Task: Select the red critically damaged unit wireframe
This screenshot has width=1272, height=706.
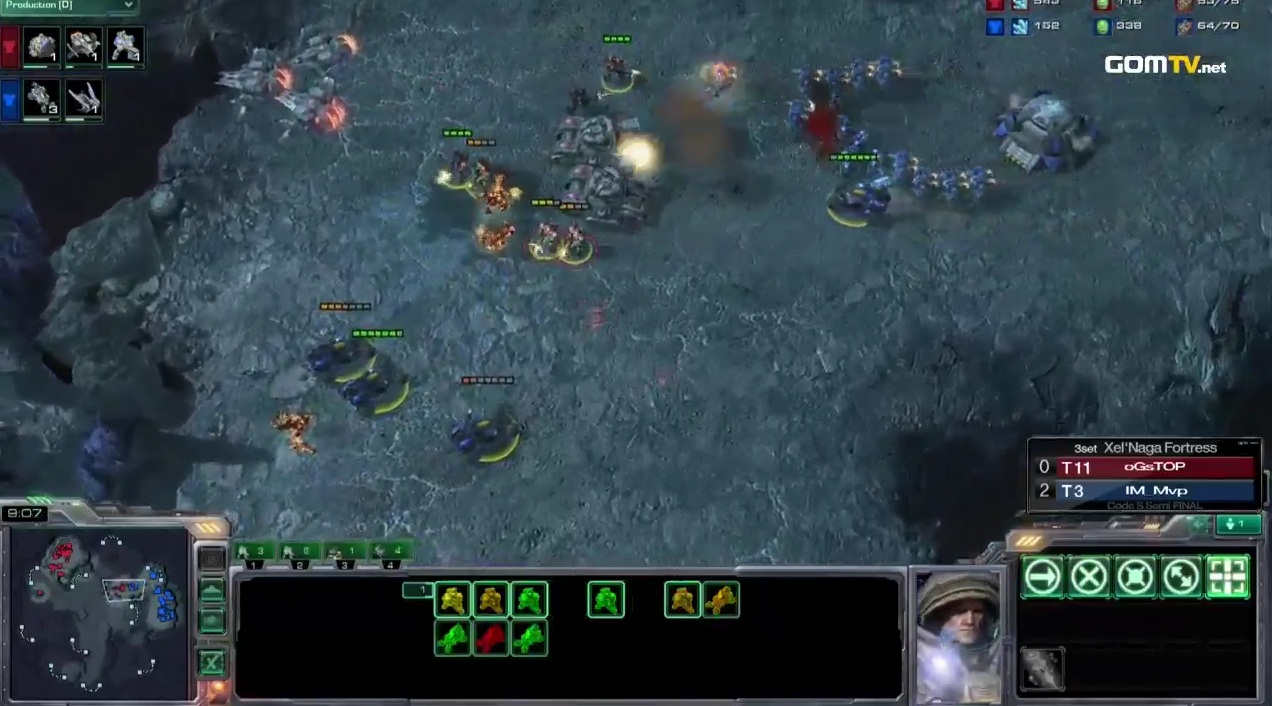Action: pyautogui.click(x=491, y=638)
